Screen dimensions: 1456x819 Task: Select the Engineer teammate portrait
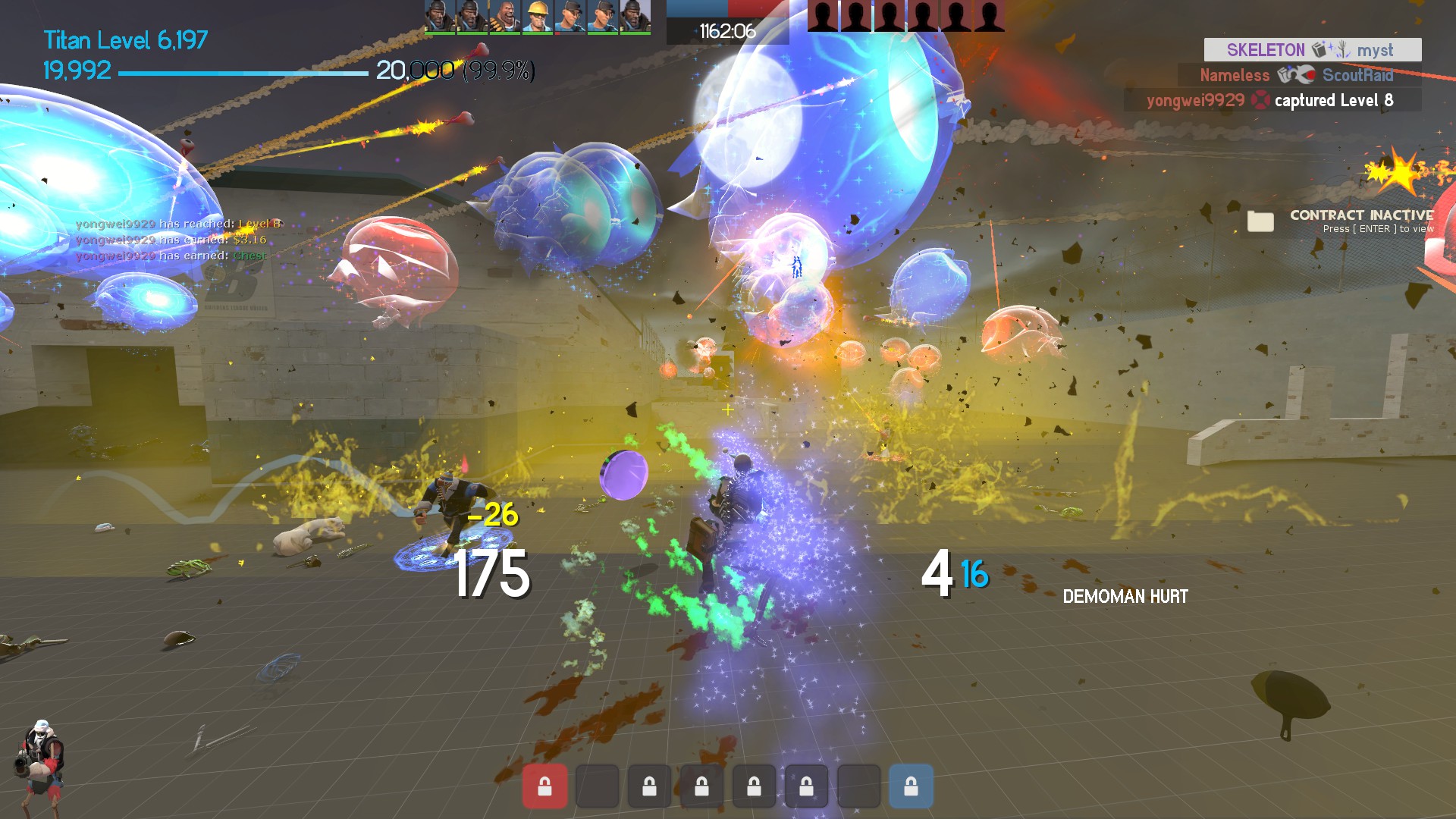point(538,17)
